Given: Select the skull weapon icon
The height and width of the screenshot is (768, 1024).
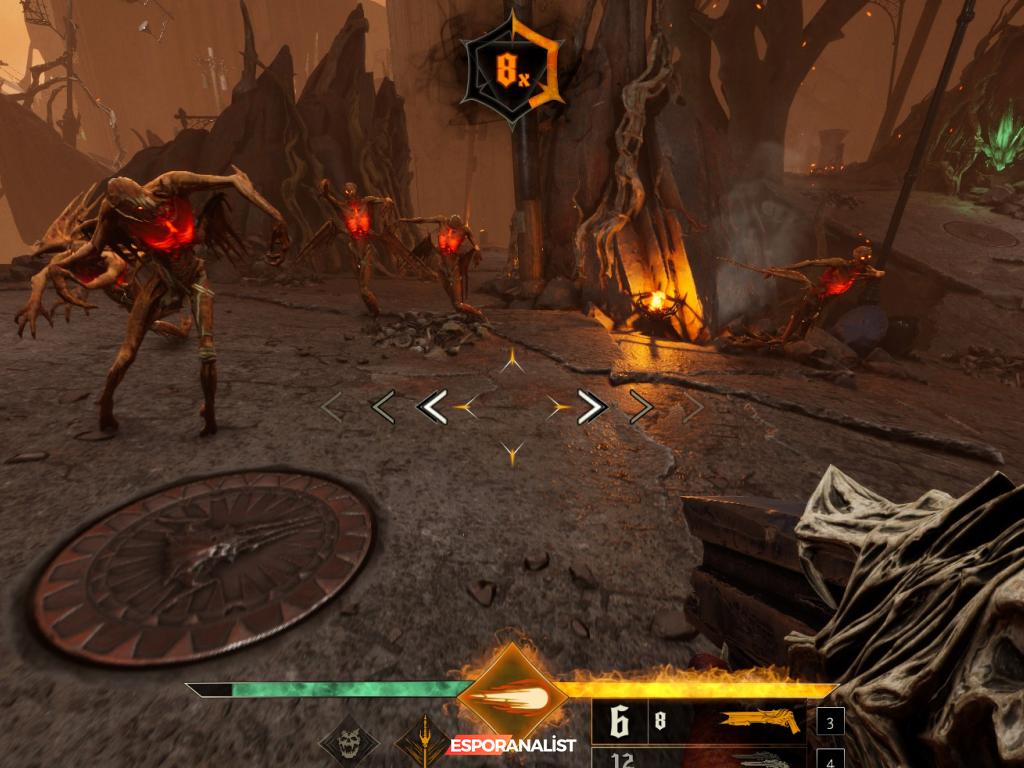Looking at the screenshot, I should 349,745.
